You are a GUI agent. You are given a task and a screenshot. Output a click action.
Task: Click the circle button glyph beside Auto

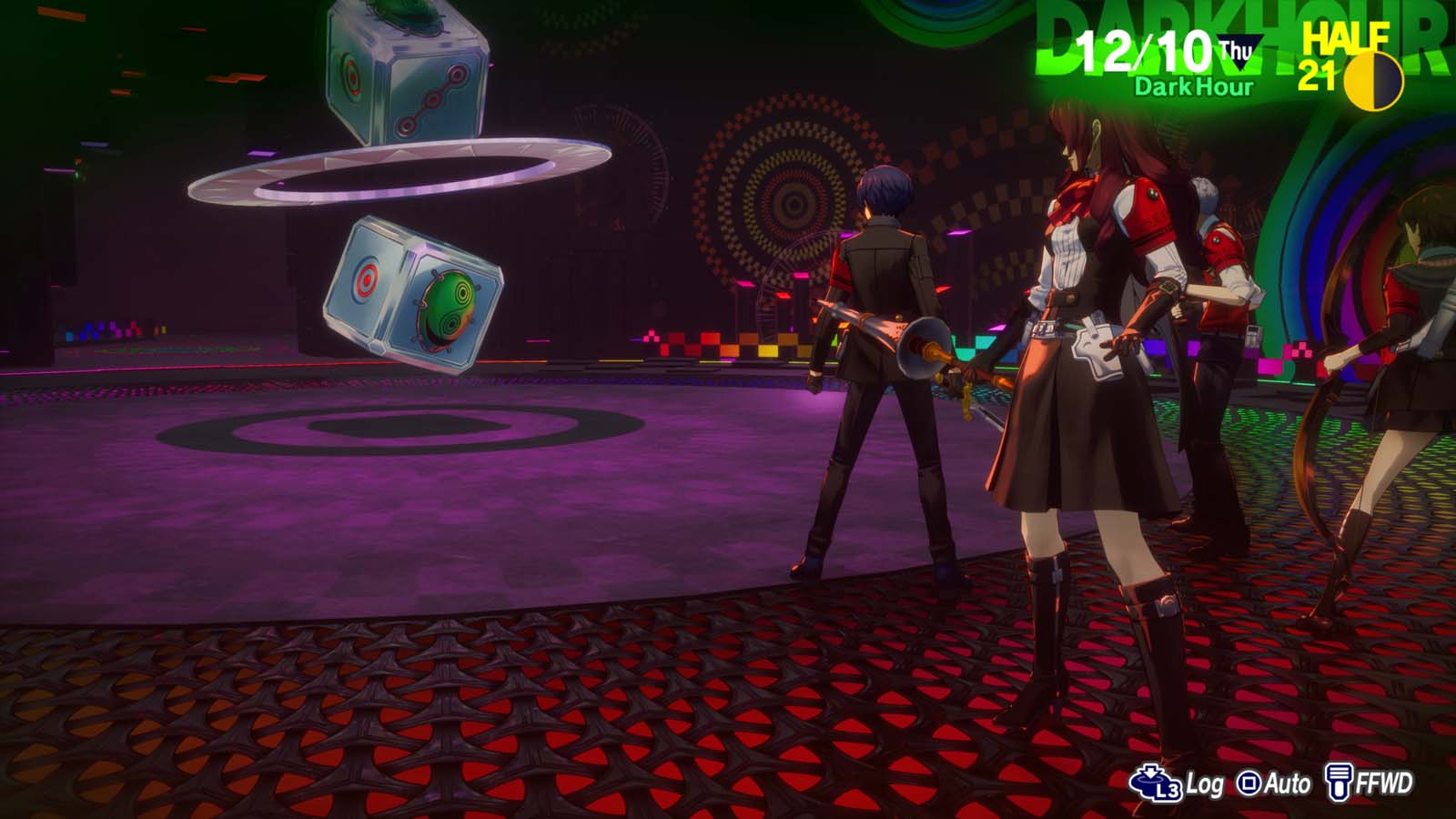pos(1248,781)
